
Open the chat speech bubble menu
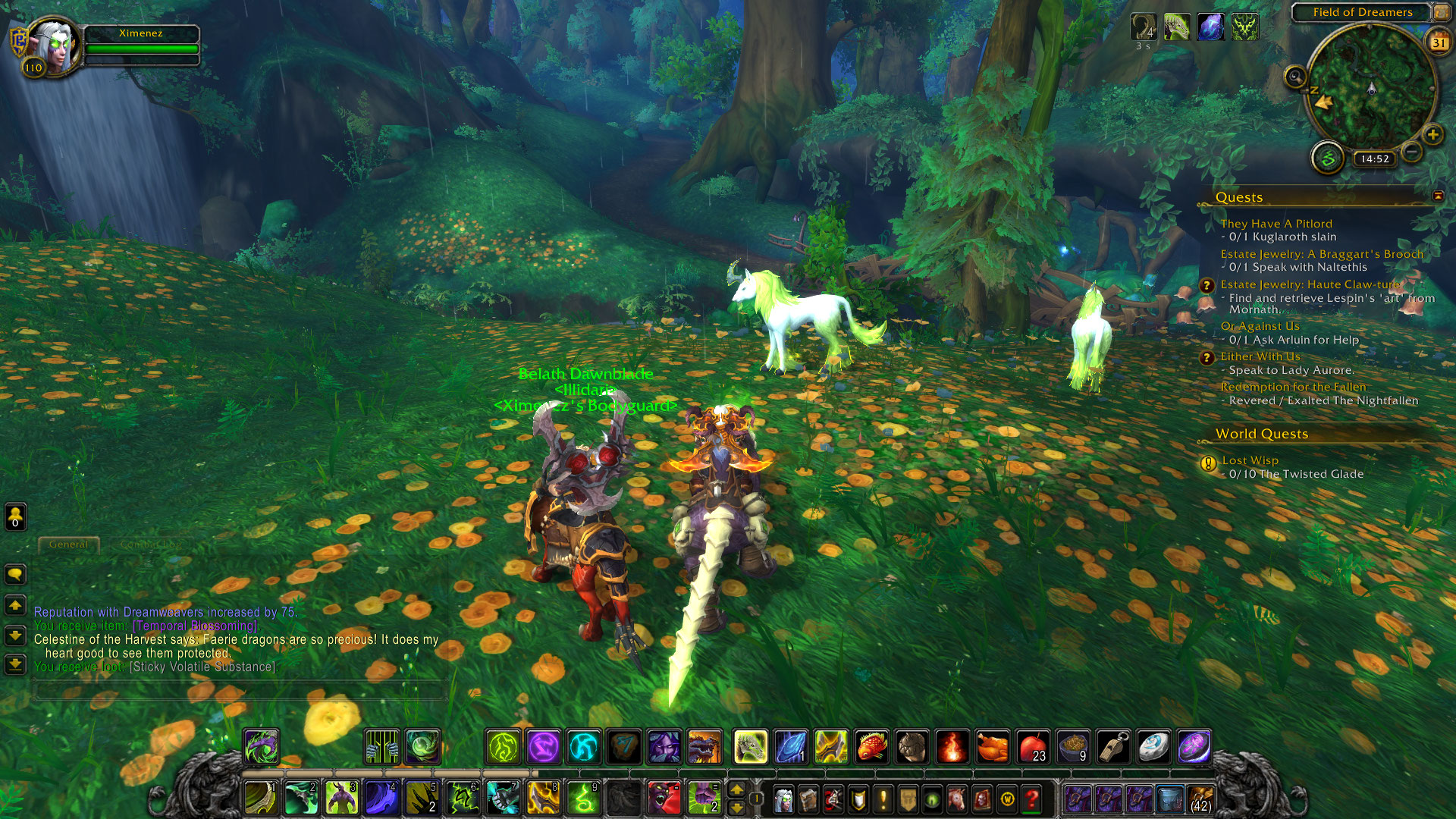(15, 574)
